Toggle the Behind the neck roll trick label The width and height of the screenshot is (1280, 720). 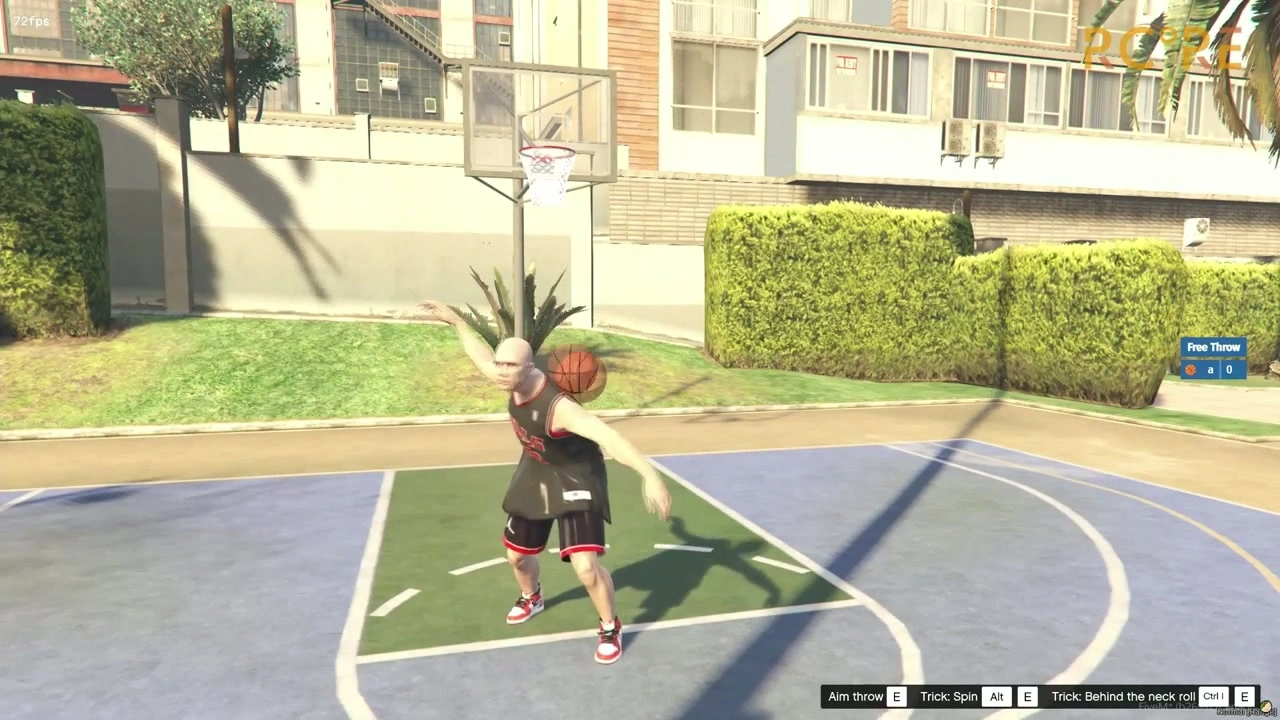[1122, 696]
